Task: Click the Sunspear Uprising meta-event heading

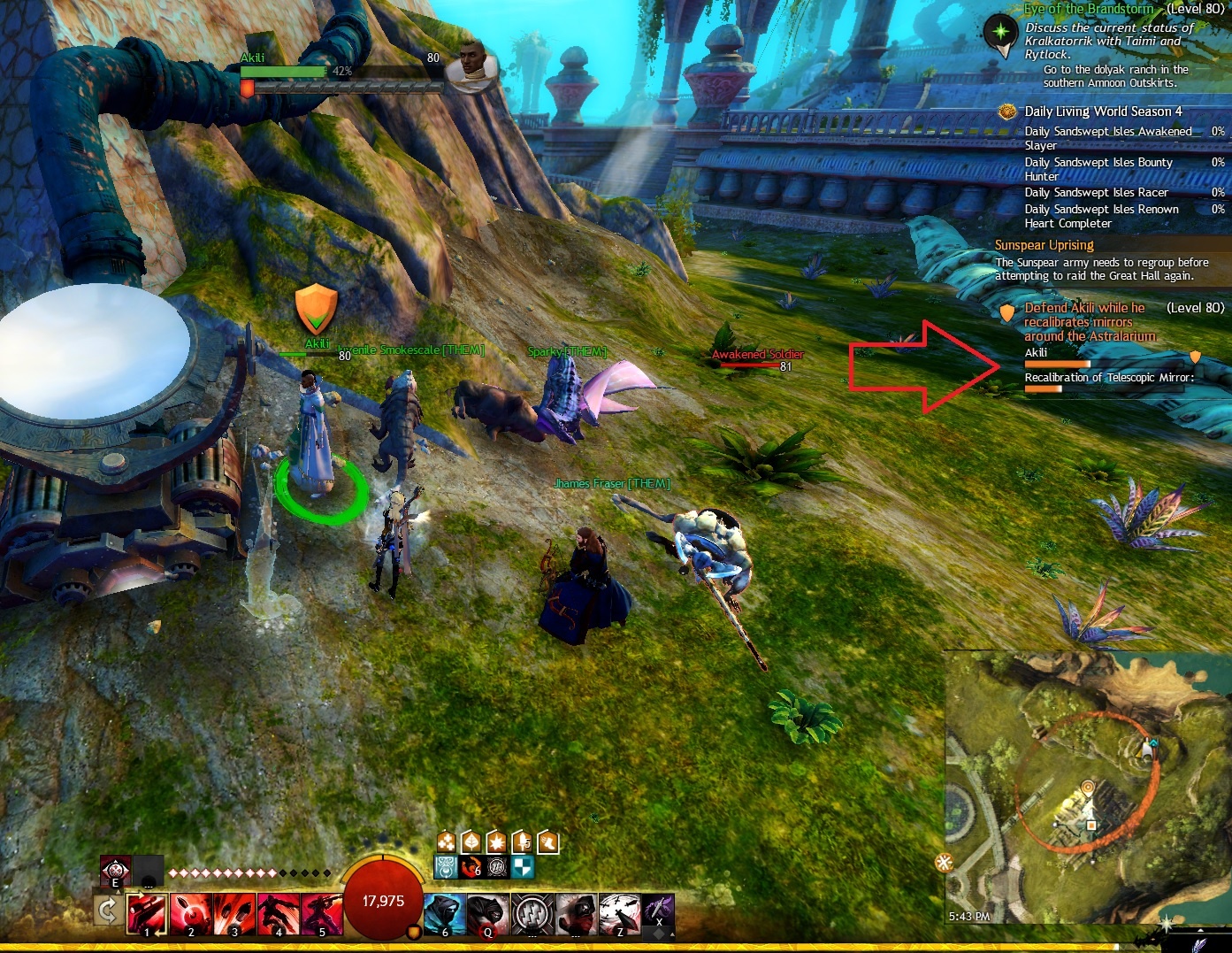Action: click(x=1044, y=245)
